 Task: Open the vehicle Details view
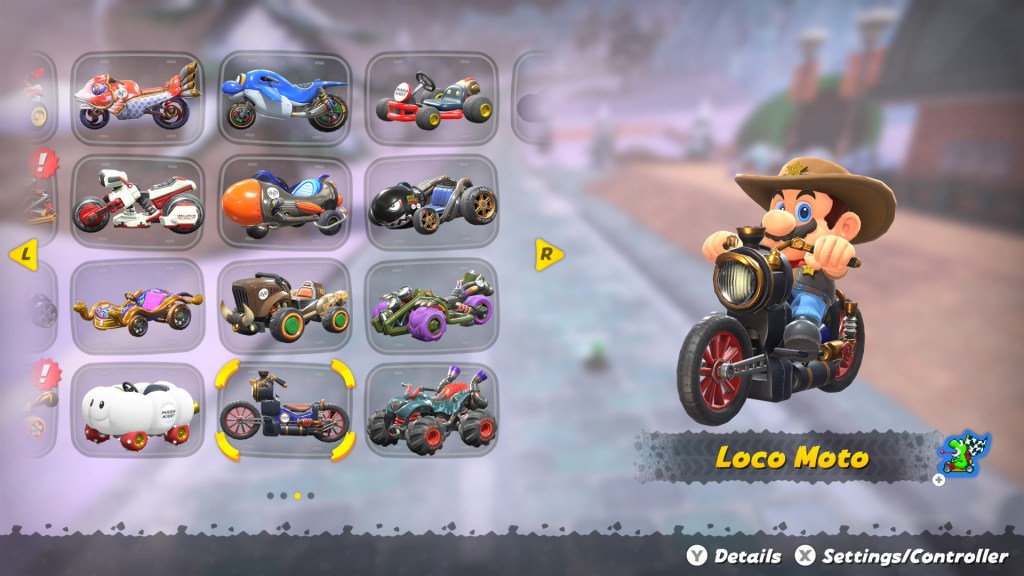(x=735, y=556)
